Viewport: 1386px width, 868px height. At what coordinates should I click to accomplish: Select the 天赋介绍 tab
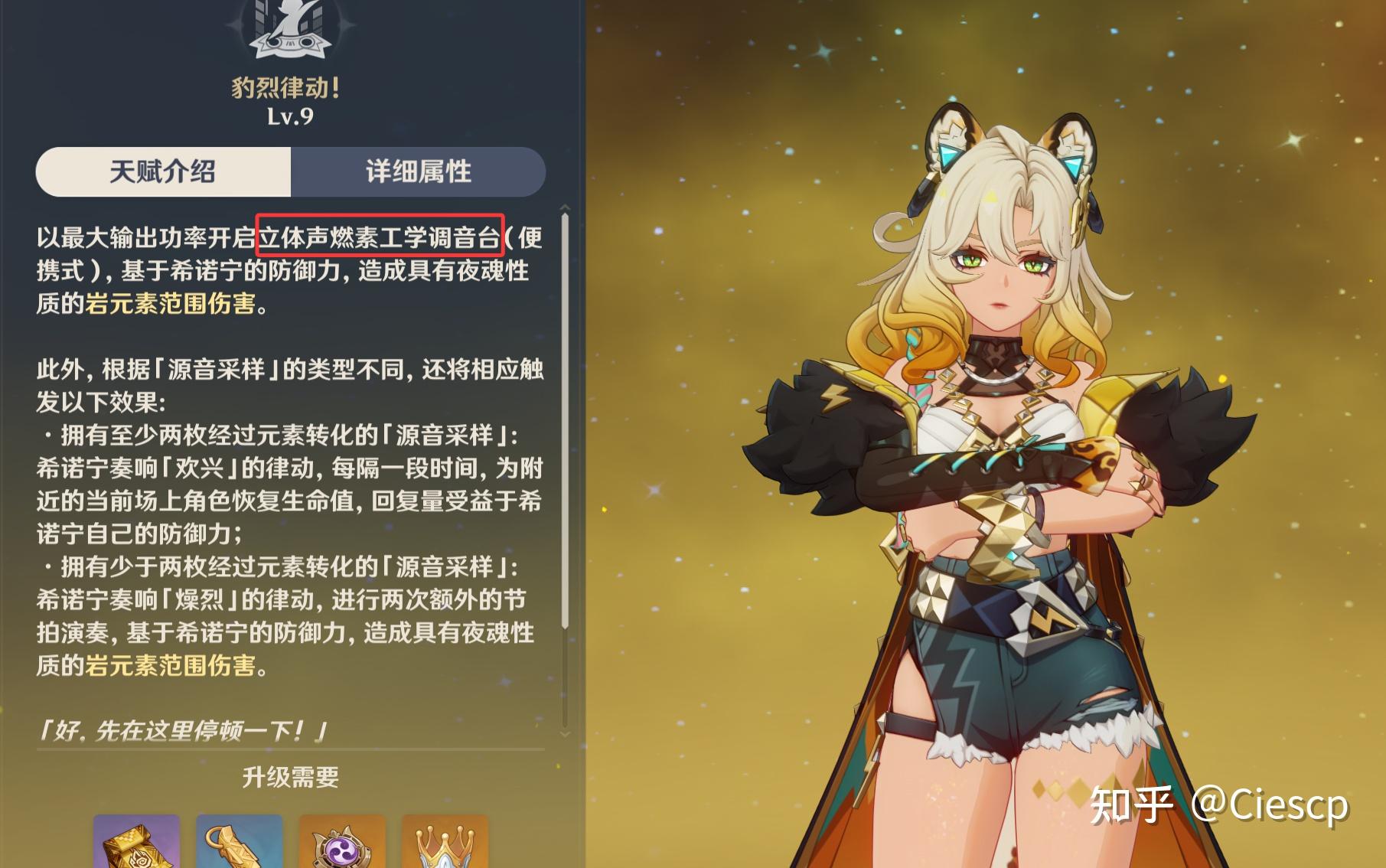pyautogui.click(x=162, y=173)
